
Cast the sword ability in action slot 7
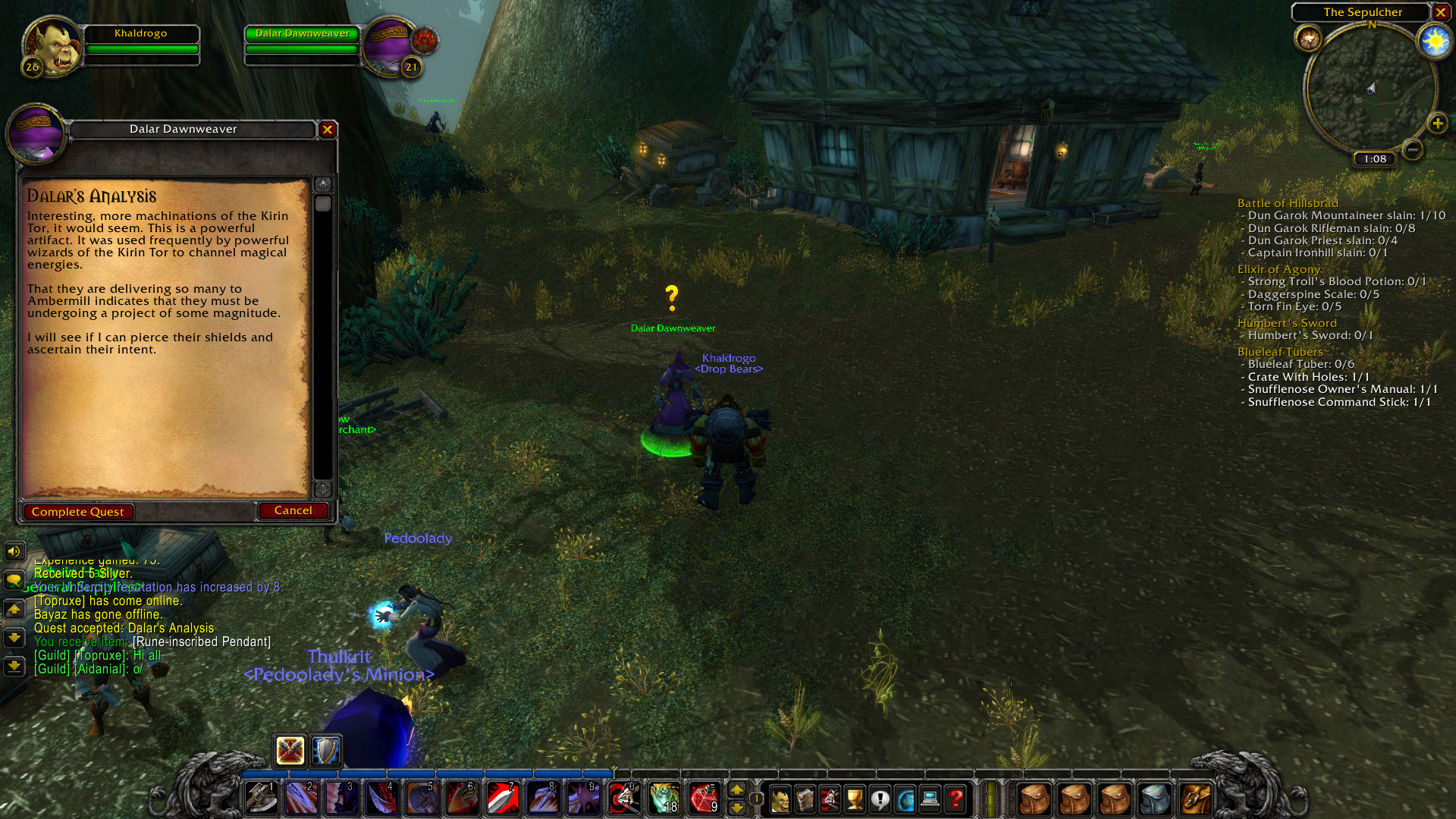[503, 798]
